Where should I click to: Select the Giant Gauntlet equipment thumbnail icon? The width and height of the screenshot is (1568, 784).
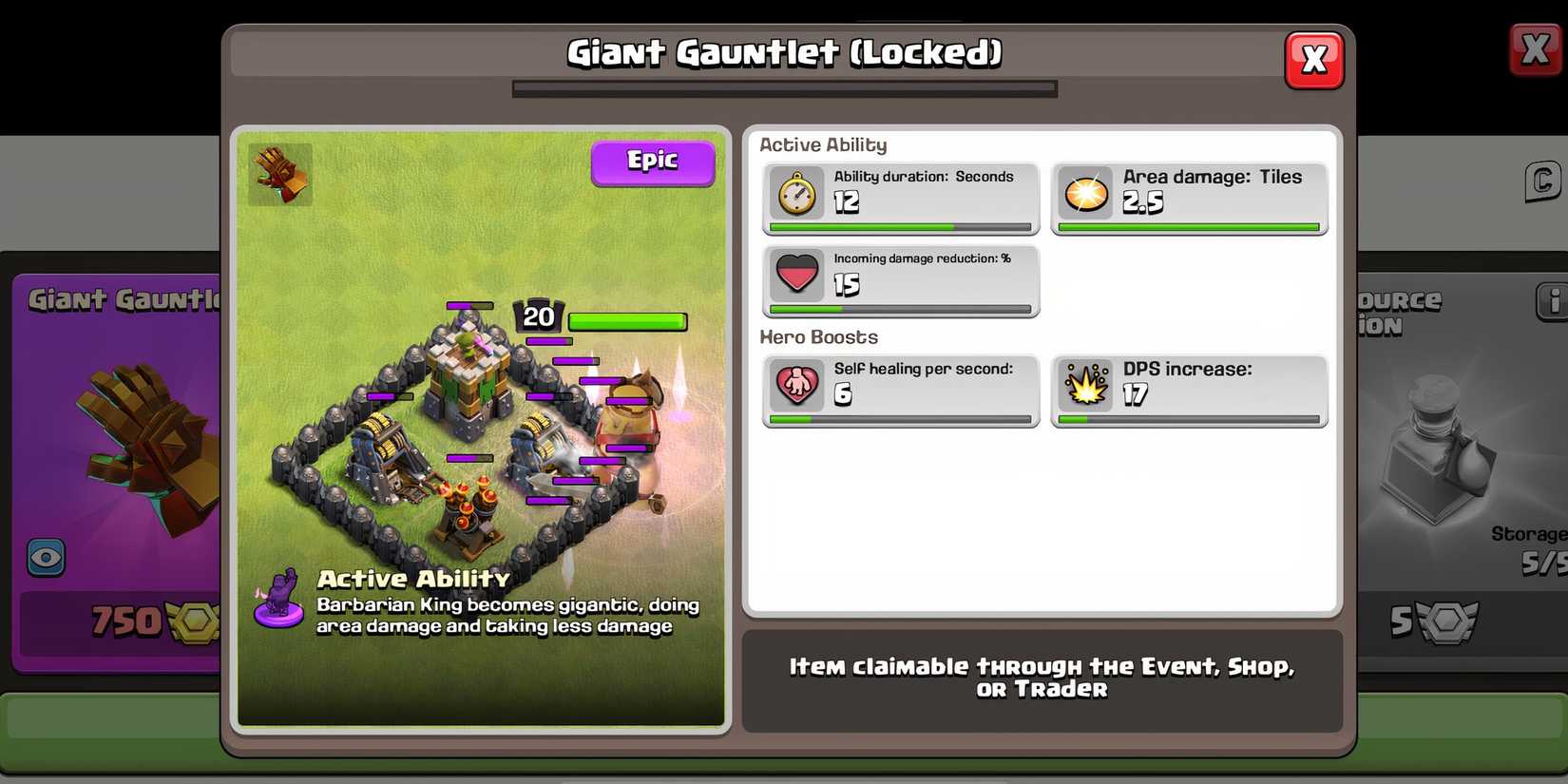point(279,175)
